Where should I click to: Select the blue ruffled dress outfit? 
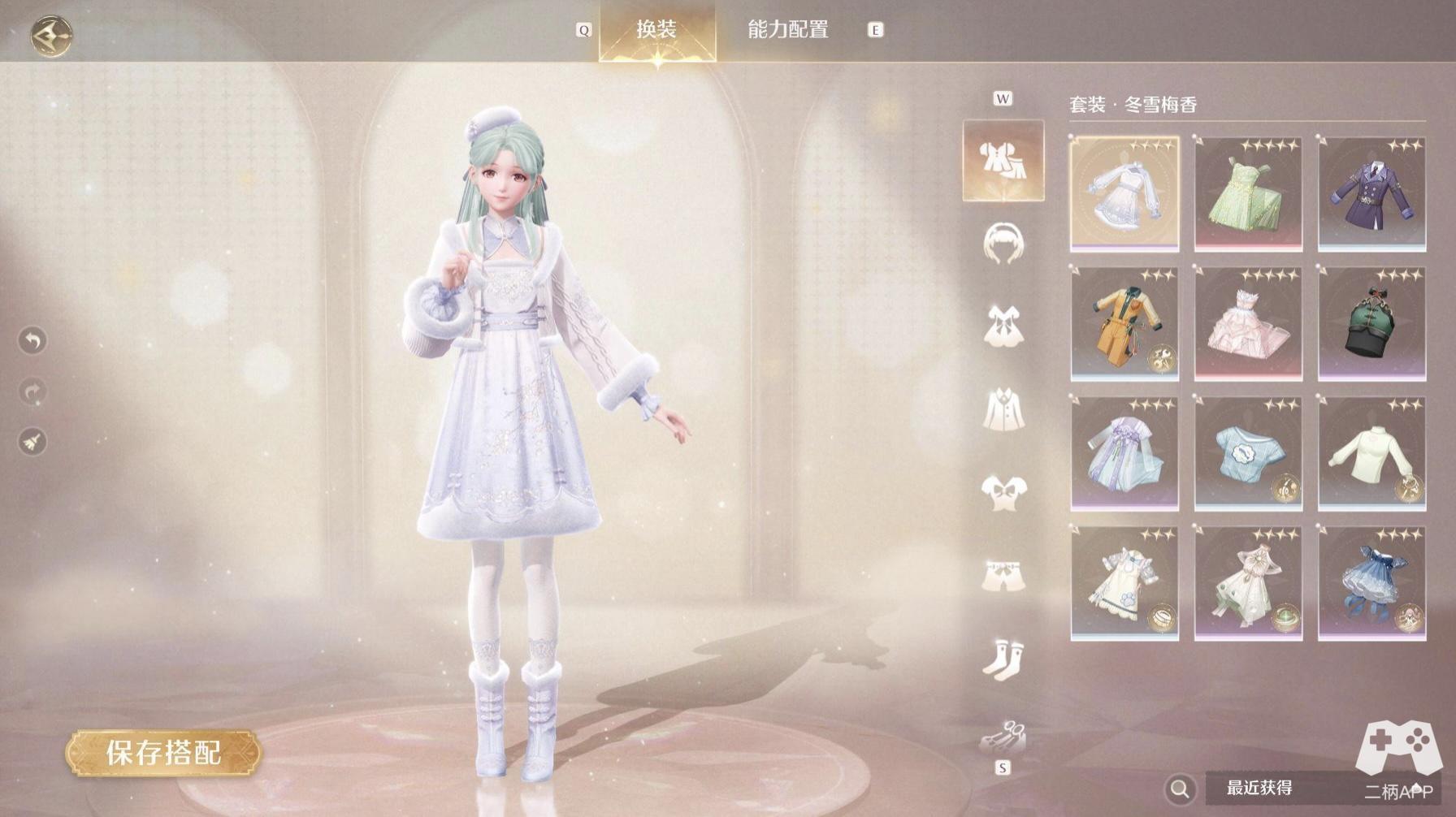point(1371,584)
